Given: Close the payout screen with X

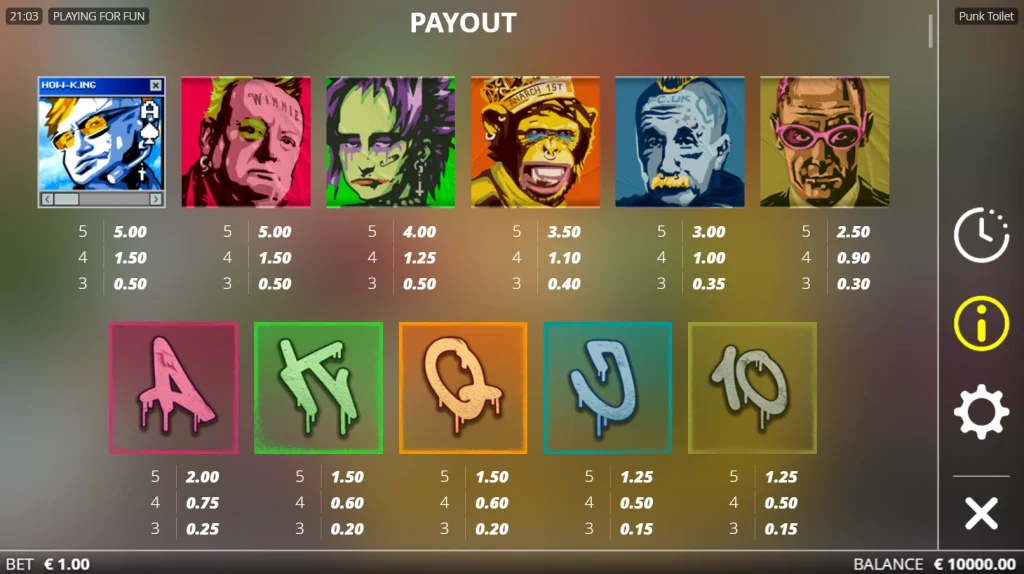Looking at the screenshot, I should 981,513.
